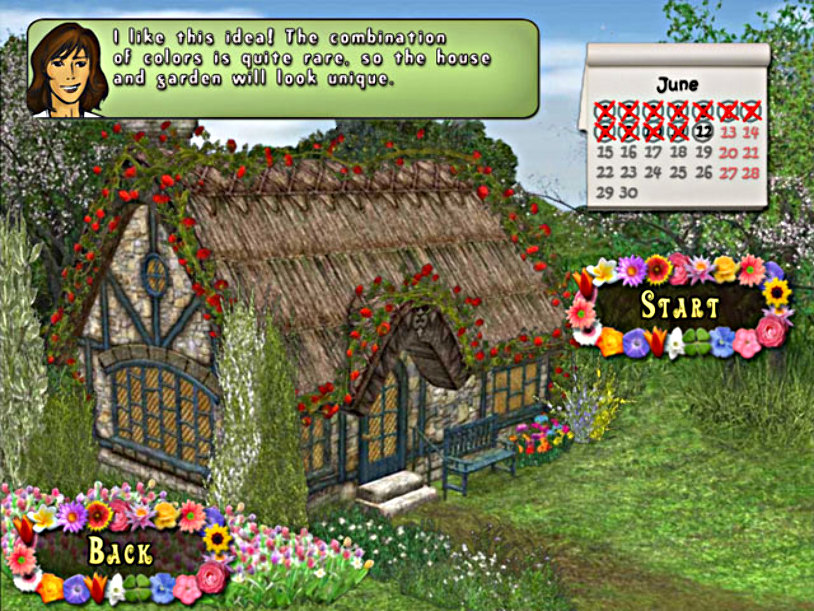Go back using the Back button

[x=119, y=551]
